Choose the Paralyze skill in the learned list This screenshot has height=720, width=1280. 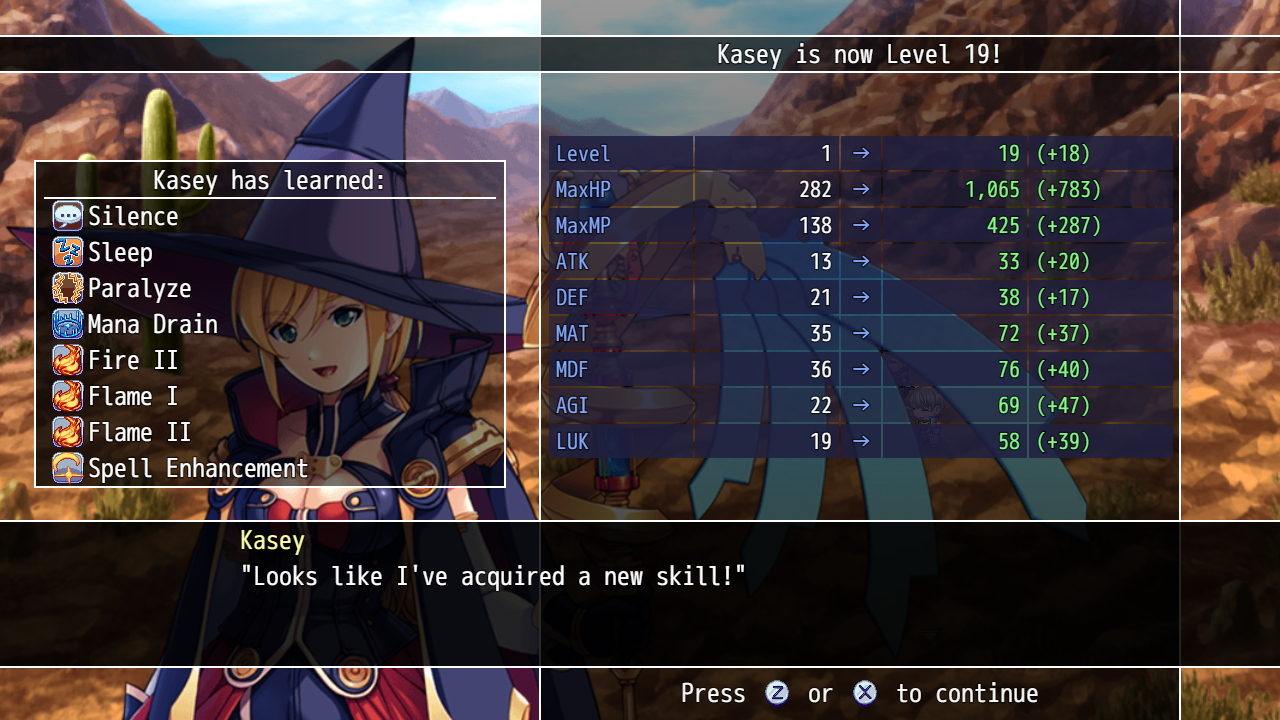(139, 288)
